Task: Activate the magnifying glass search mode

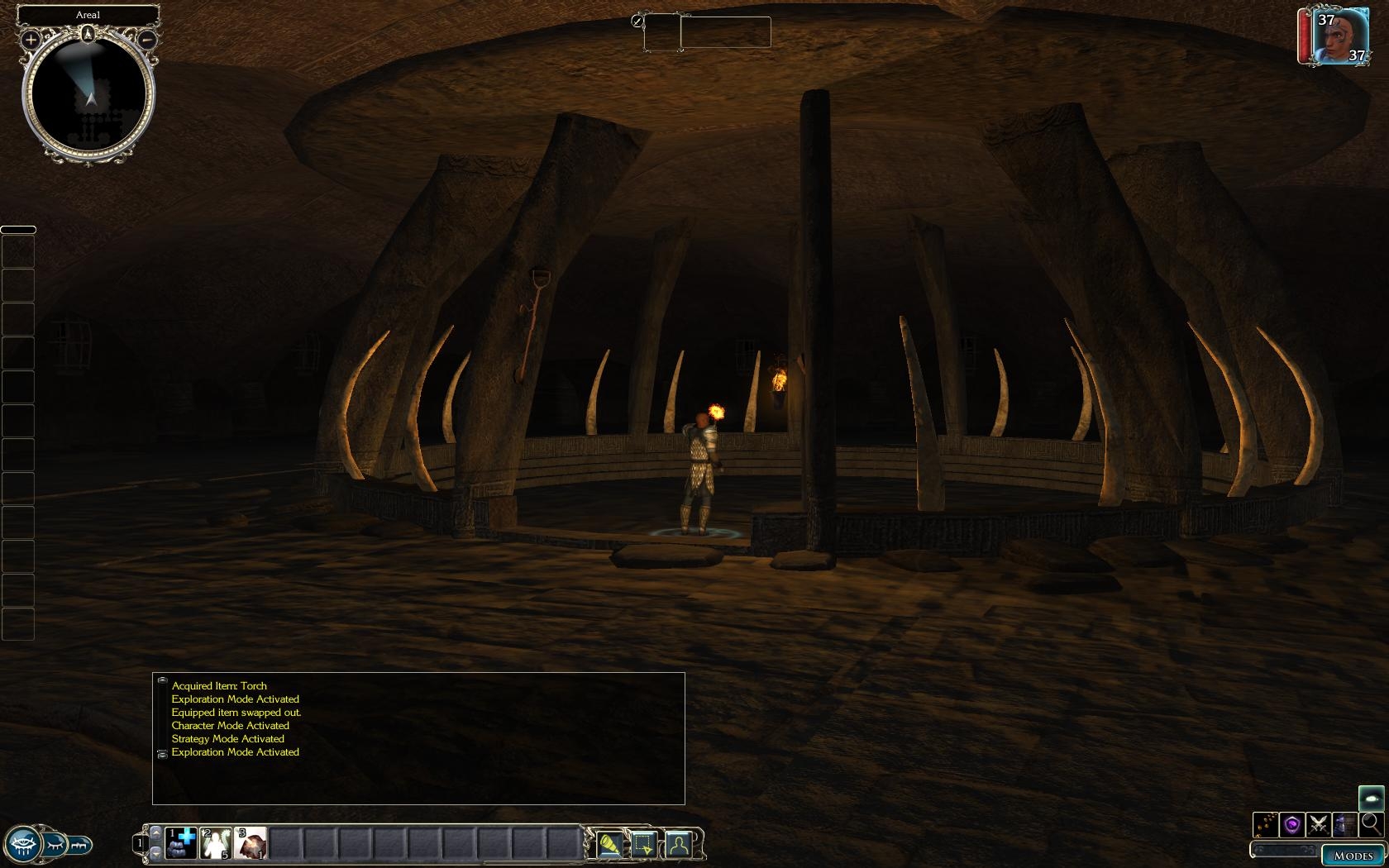Action: tap(1371, 823)
